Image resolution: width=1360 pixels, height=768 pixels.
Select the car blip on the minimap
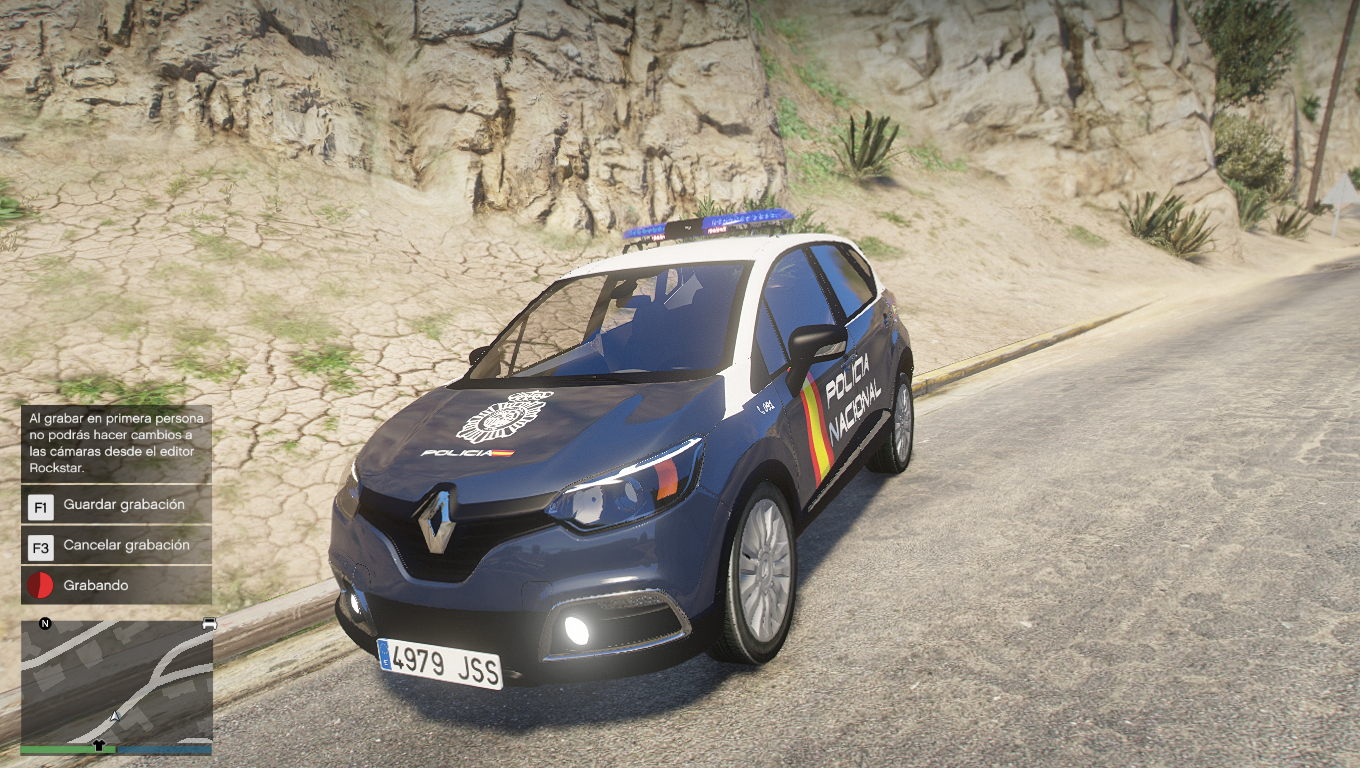click(x=209, y=624)
